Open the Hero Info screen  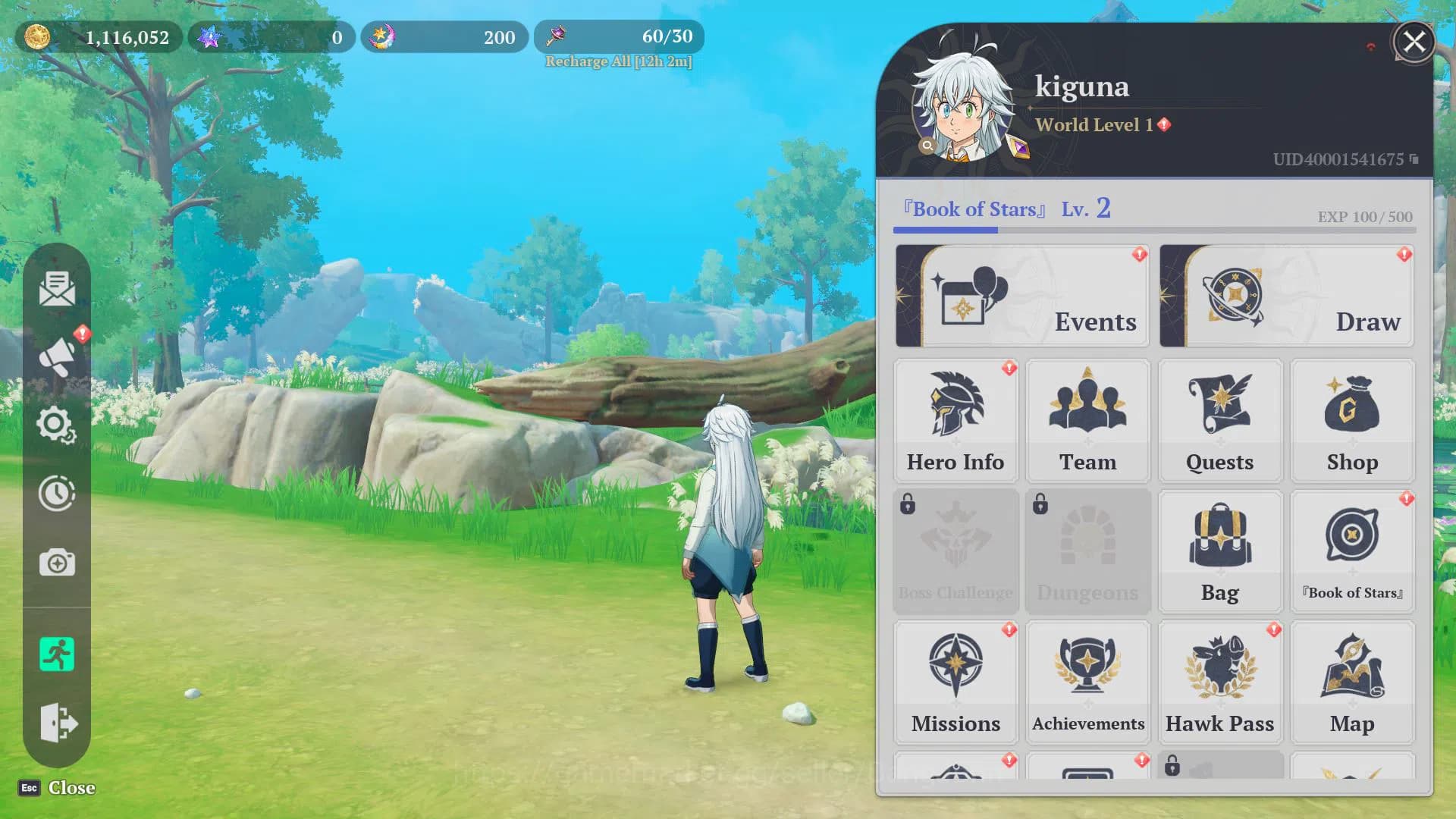[955, 421]
